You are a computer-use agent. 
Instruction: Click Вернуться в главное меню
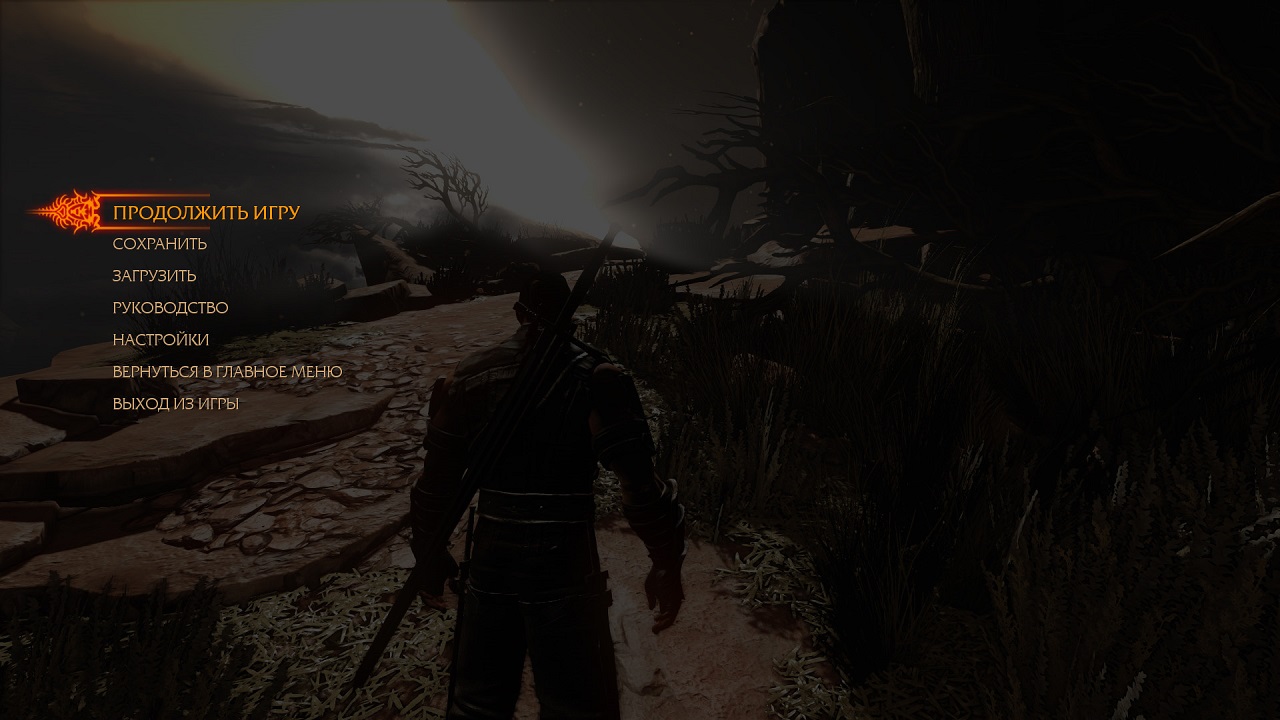pos(227,372)
